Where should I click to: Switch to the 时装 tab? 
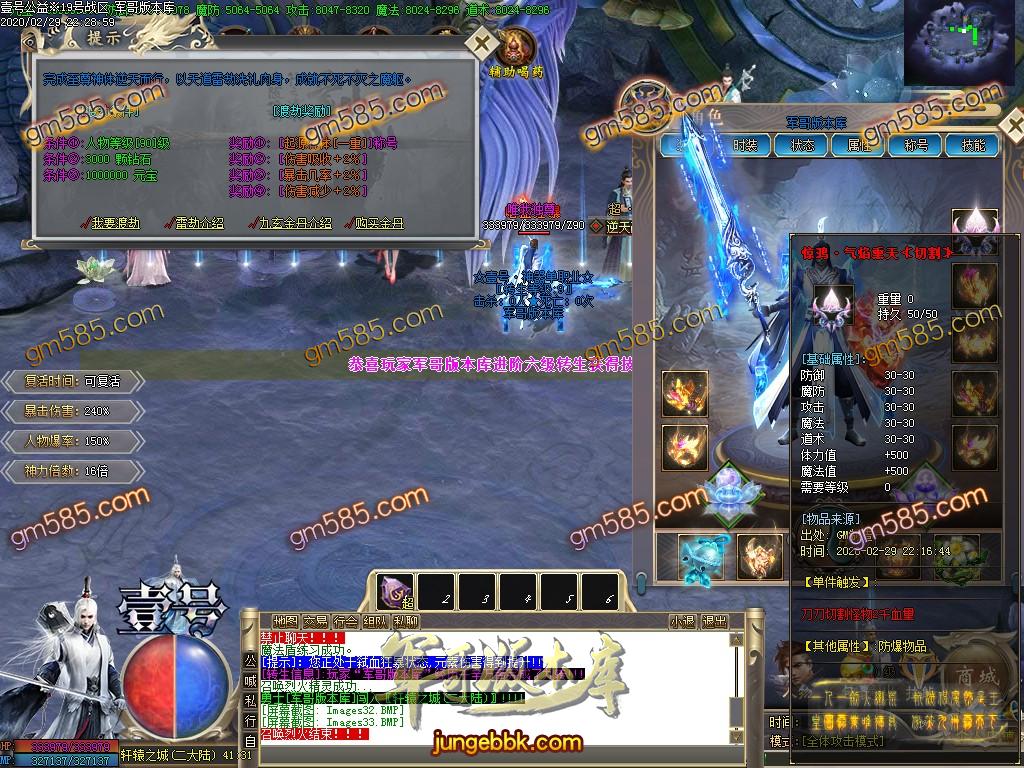[745, 145]
